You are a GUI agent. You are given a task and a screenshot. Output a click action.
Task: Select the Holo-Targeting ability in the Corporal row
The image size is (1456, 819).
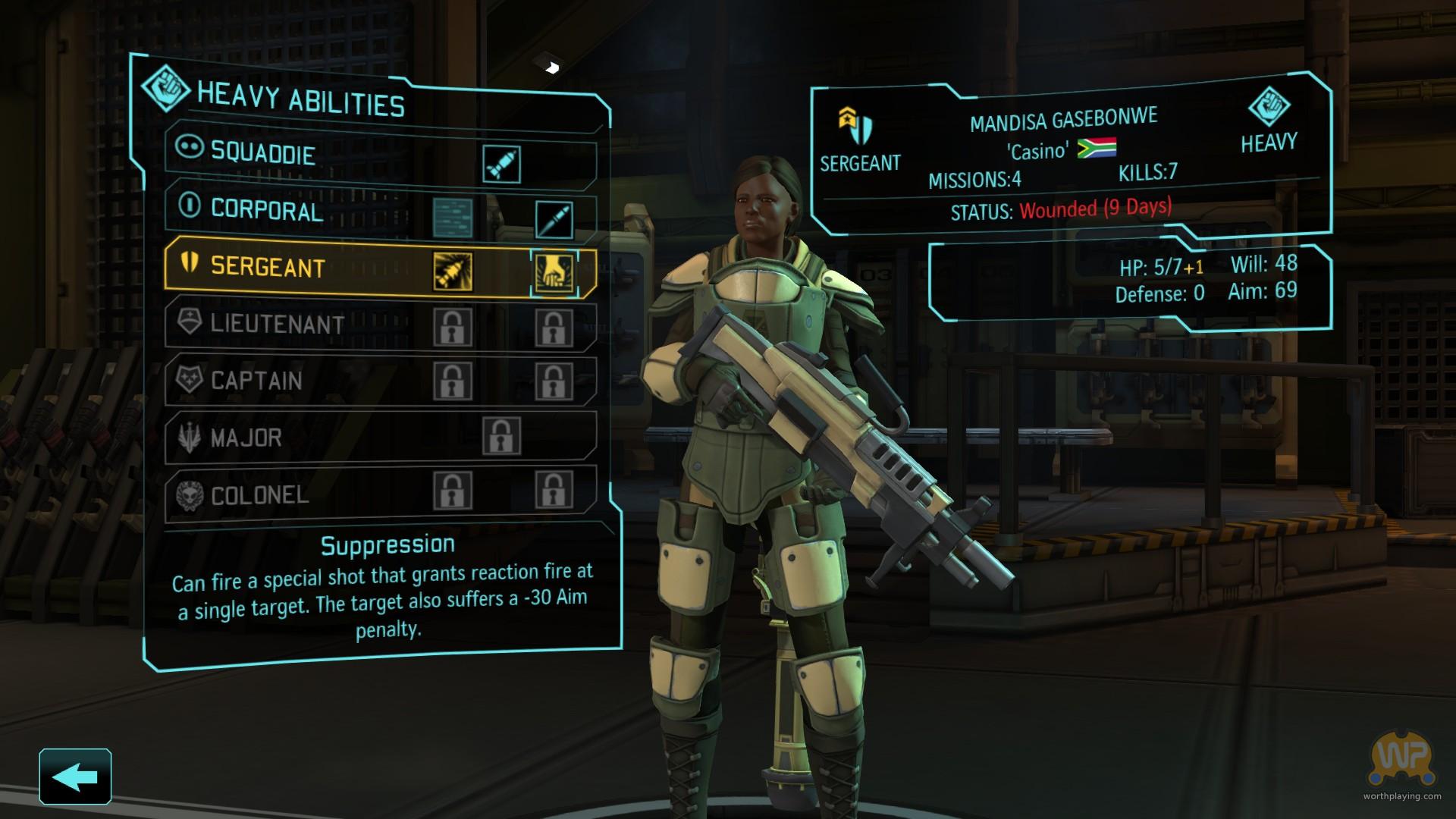tap(554, 219)
